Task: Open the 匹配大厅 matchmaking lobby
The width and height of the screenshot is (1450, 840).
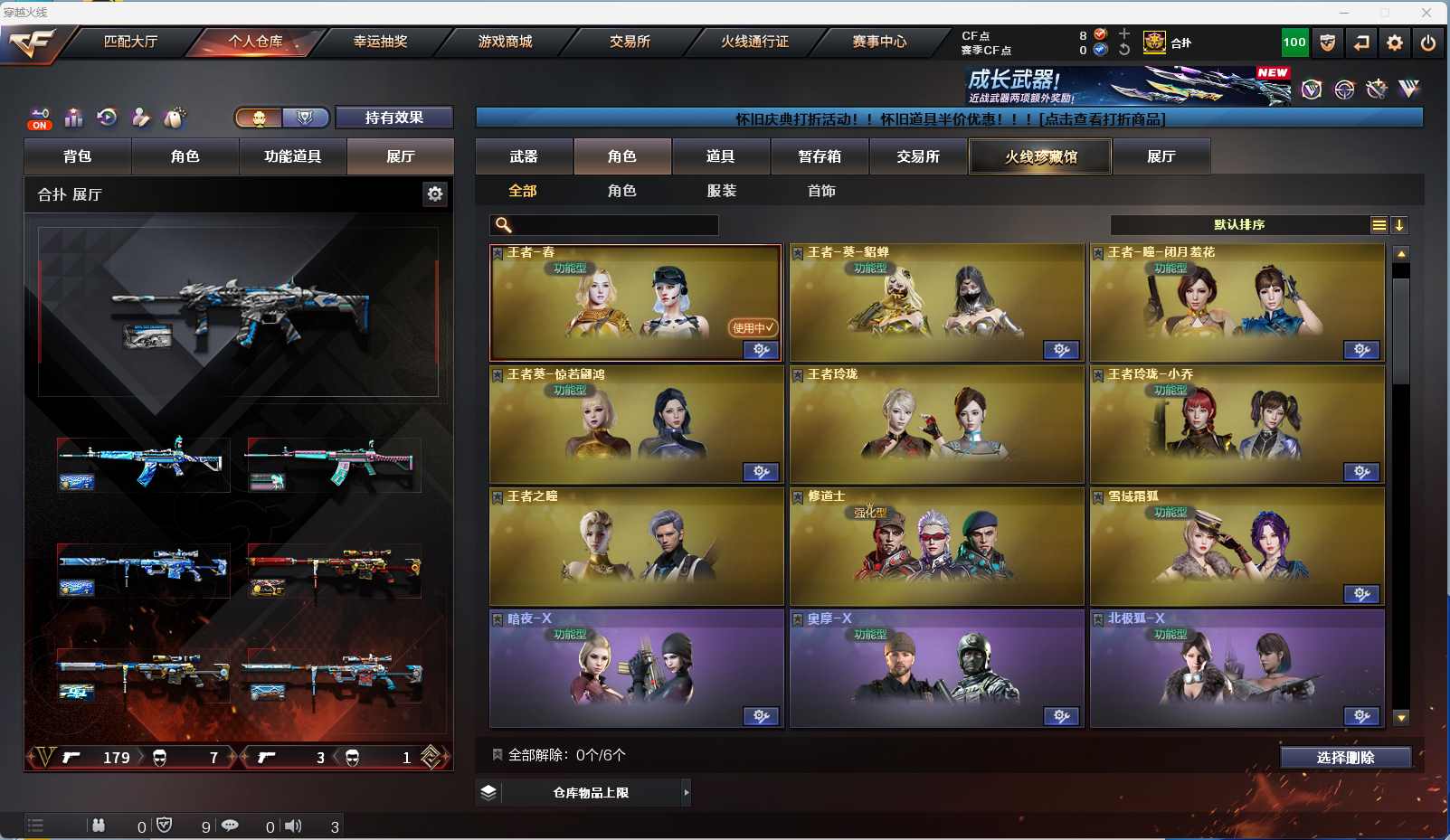Action: tap(130, 42)
